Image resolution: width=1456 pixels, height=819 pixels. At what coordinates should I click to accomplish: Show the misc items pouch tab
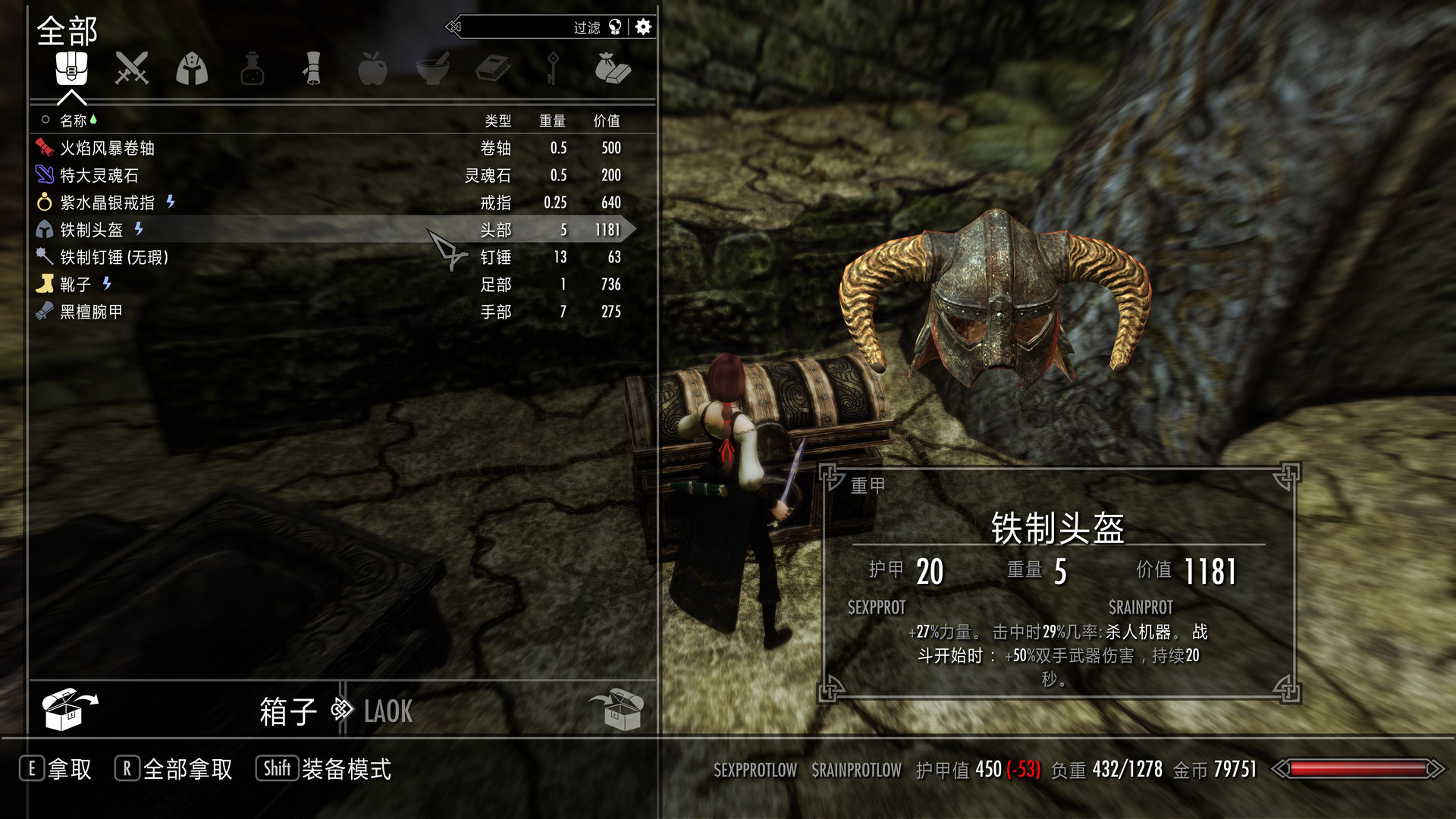click(613, 69)
